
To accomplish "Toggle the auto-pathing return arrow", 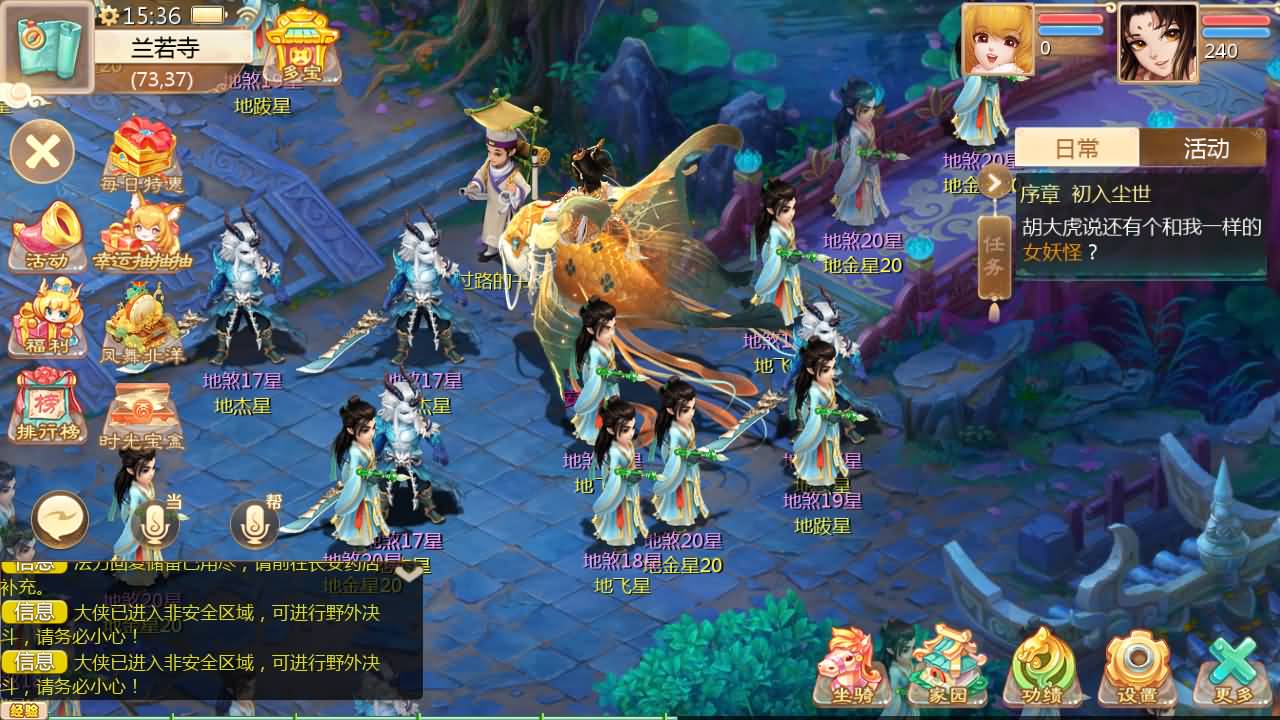I will 60,520.
